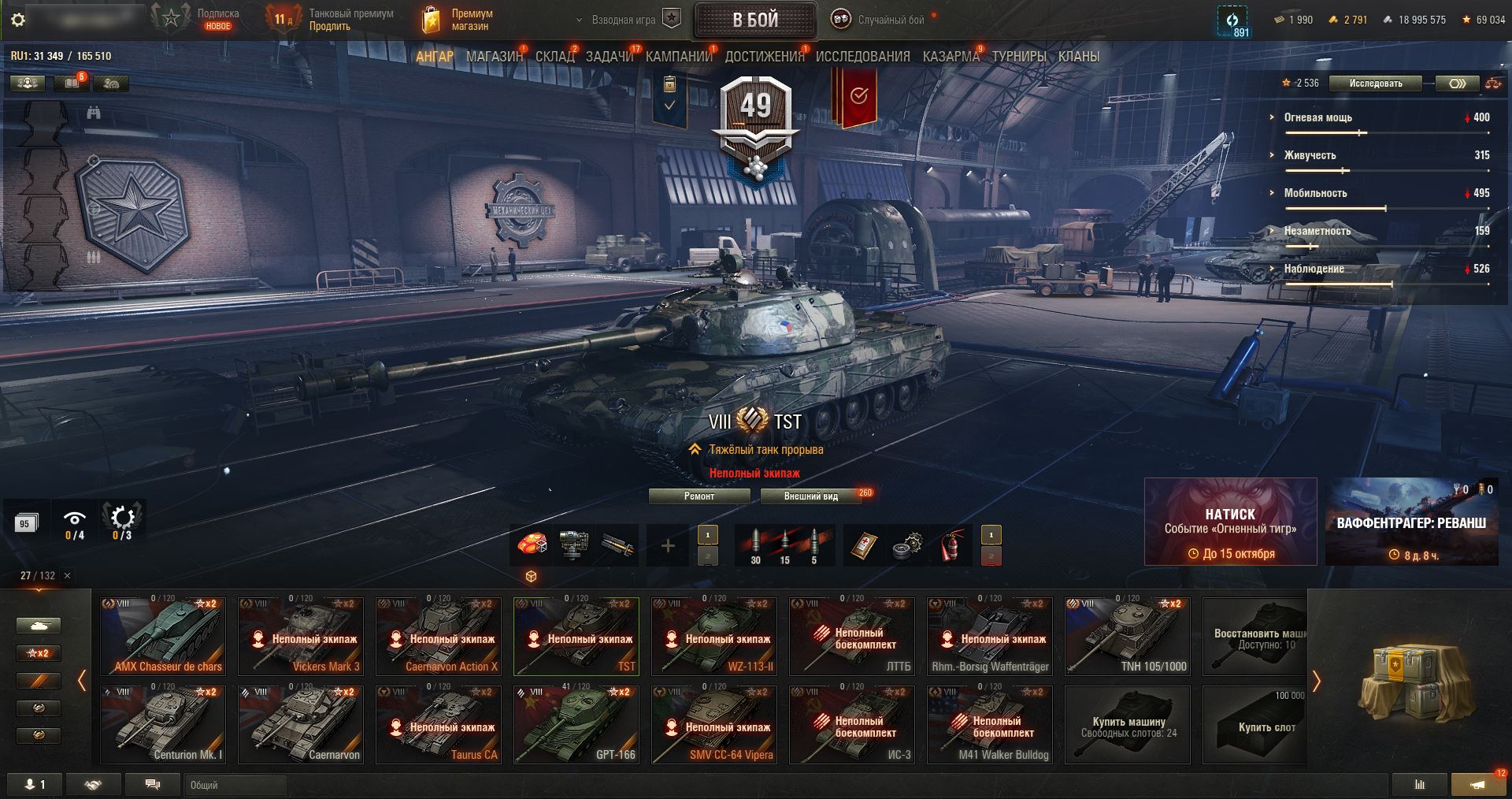Open the Натиск event banner
This screenshot has height=799, width=1512.
1230,522
